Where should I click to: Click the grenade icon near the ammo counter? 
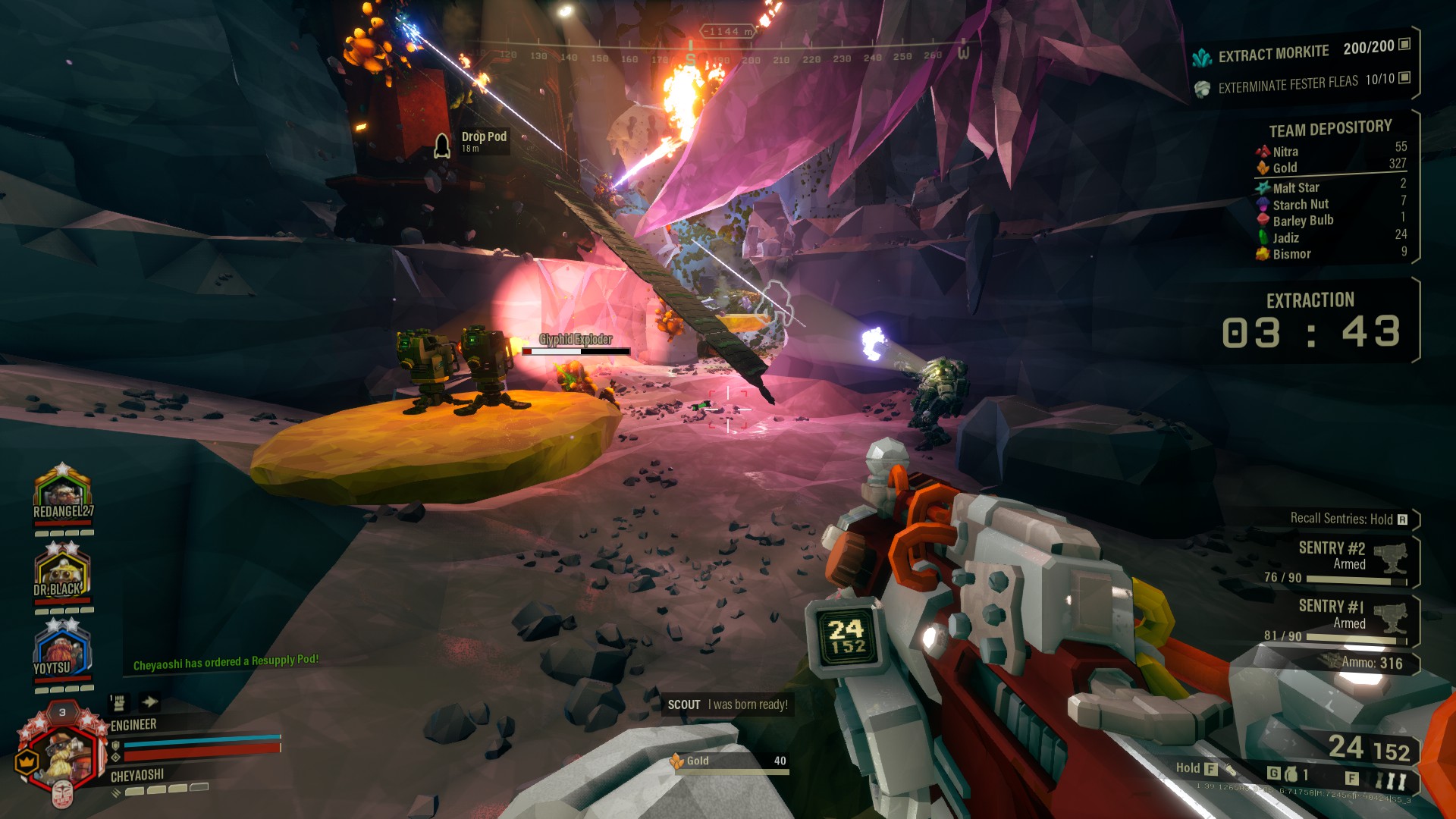click(1291, 774)
